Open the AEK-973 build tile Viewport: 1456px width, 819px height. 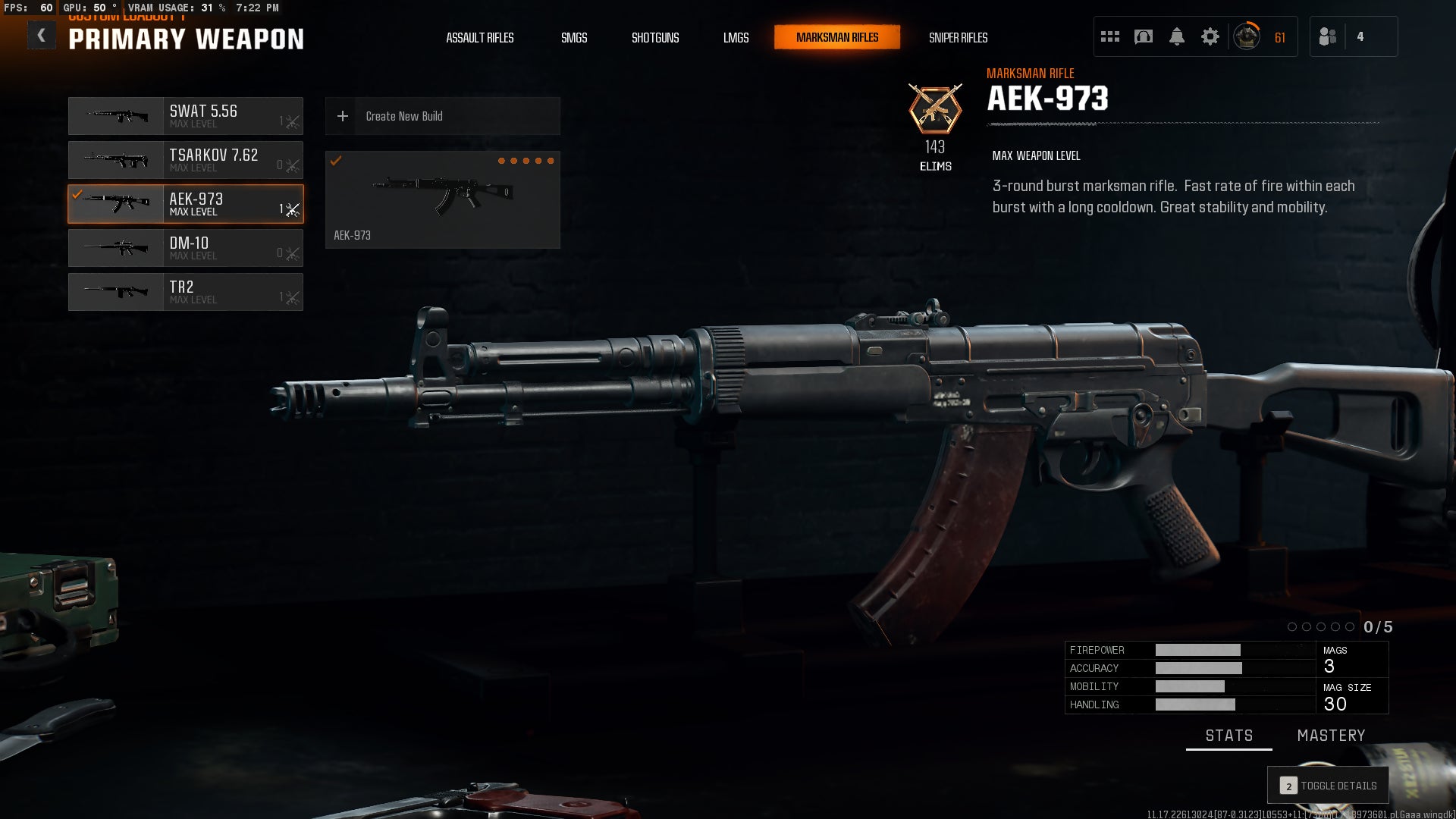click(442, 199)
